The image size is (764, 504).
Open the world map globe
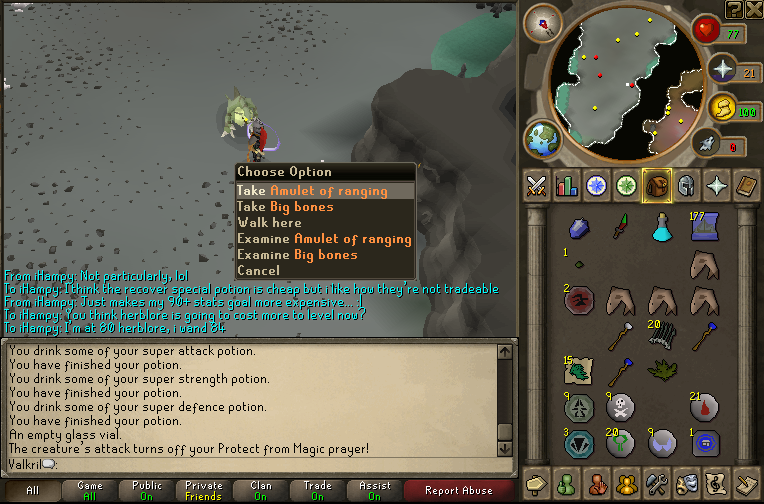pos(544,139)
